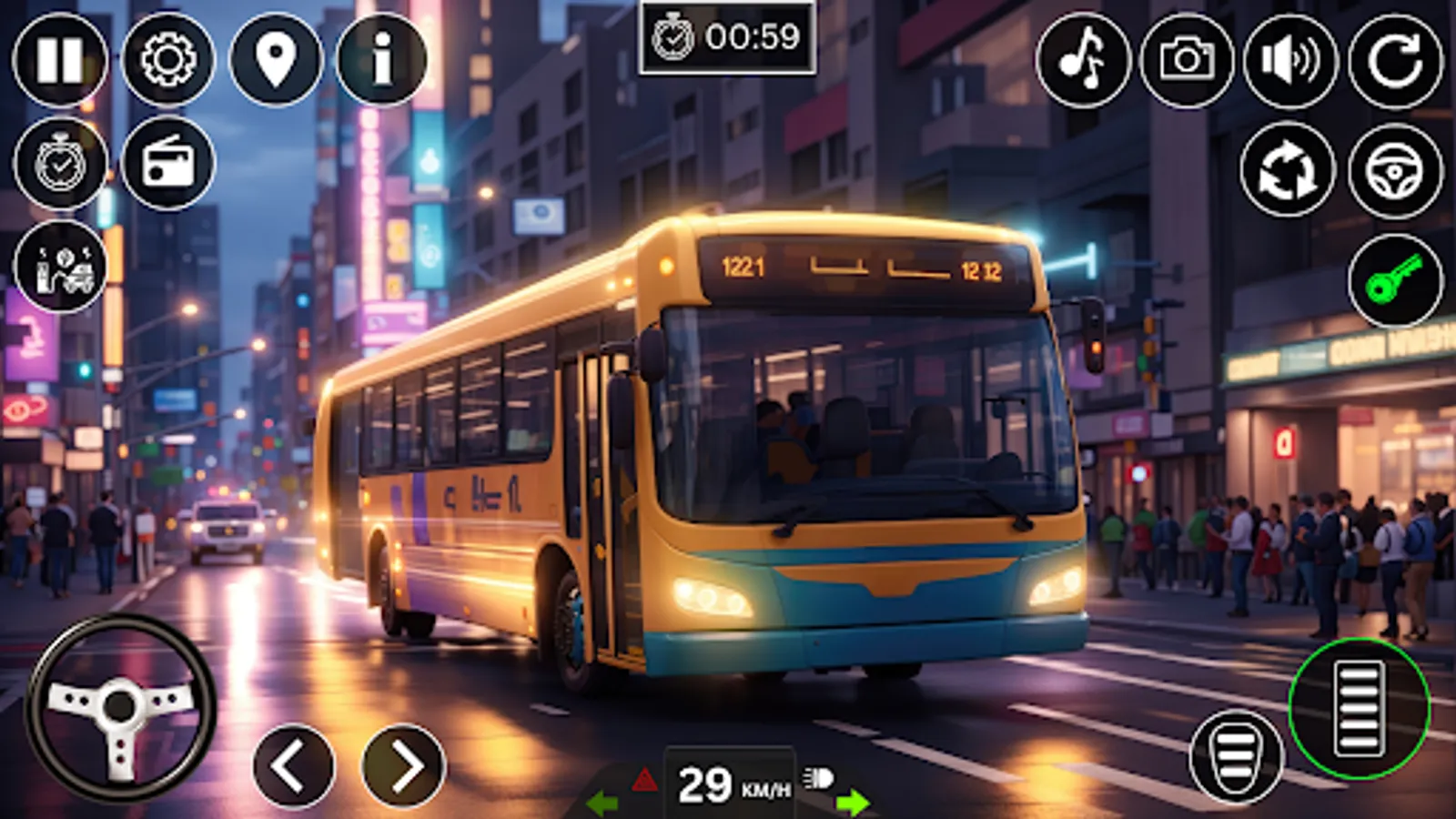Open the game settings gear
Viewport: 1456px width, 819px height.
point(167,62)
